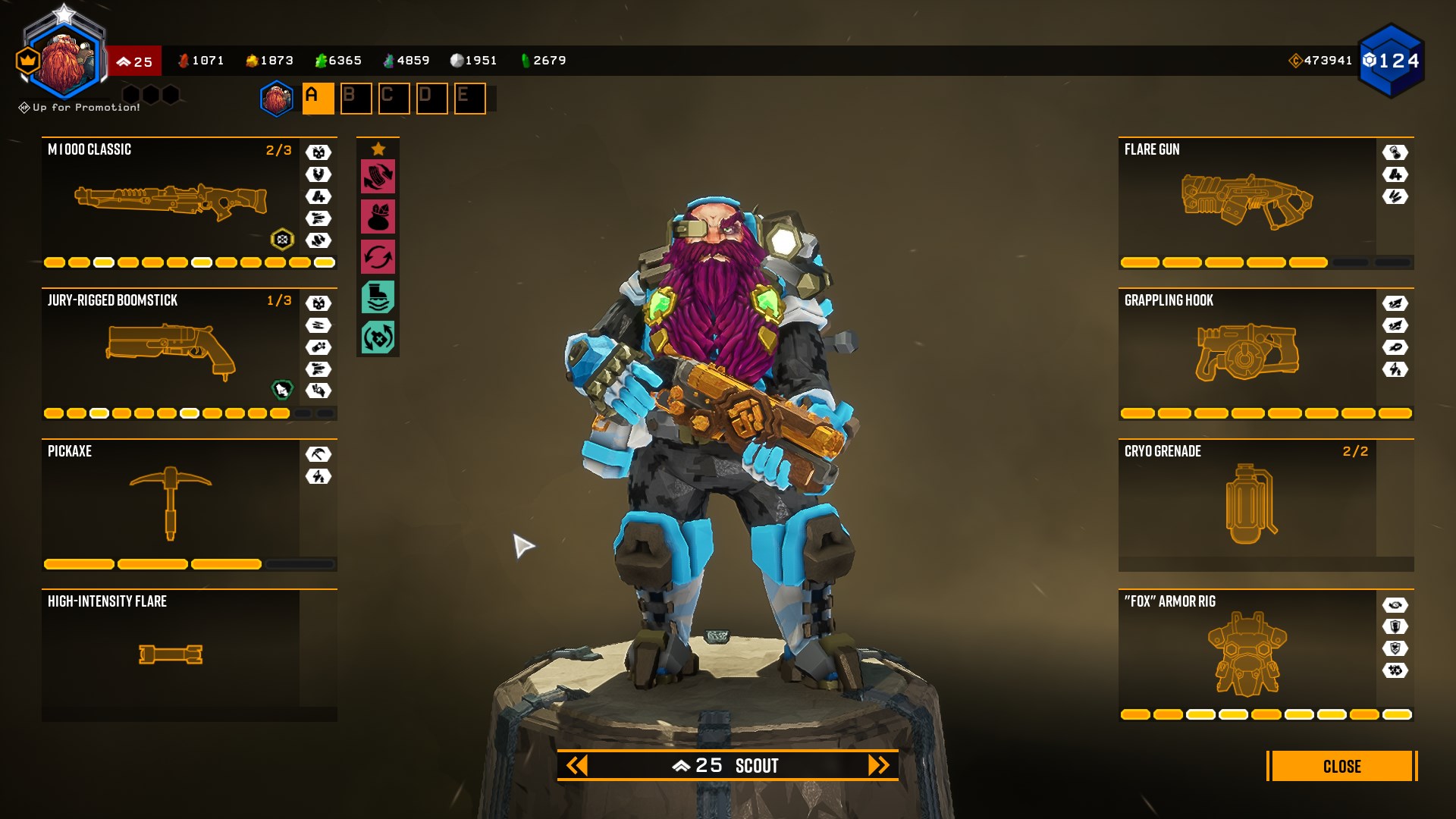Open the High-Intensity Flare panel
The width and height of the screenshot is (1456, 819).
click(171, 654)
